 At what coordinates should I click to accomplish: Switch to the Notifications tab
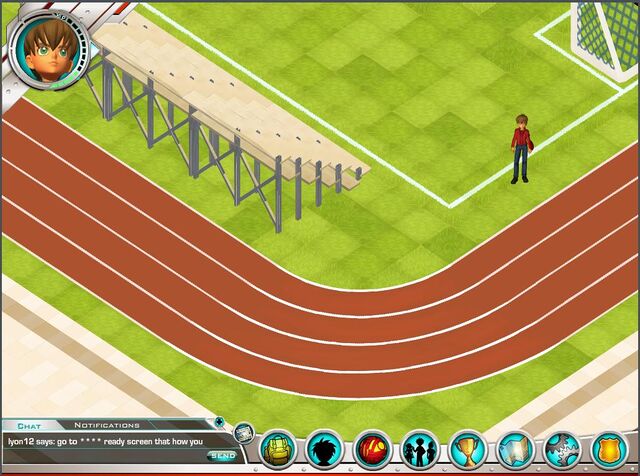pos(106,424)
